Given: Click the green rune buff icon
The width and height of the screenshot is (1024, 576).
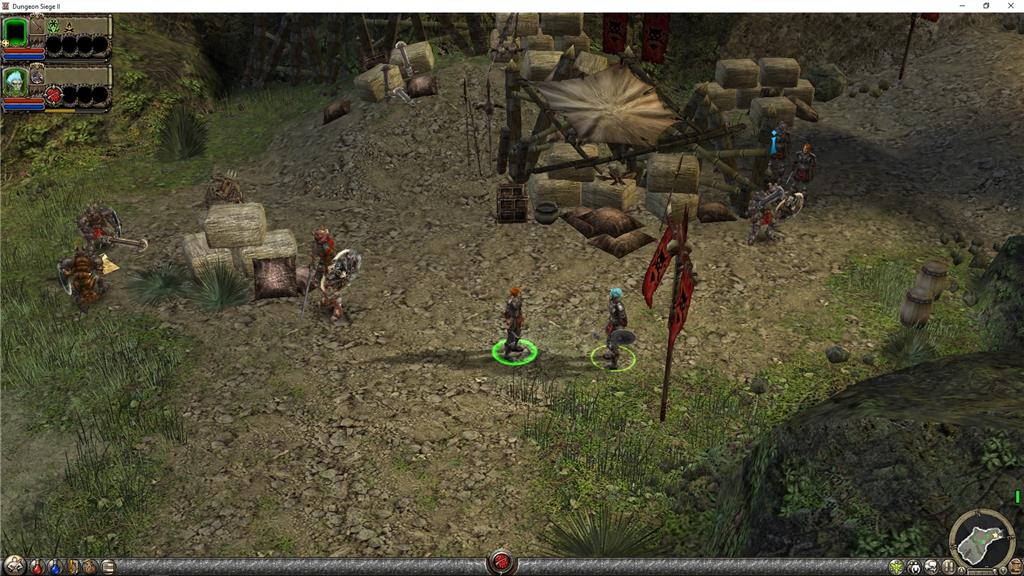Looking at the screenshot, I should coord(54,27).
